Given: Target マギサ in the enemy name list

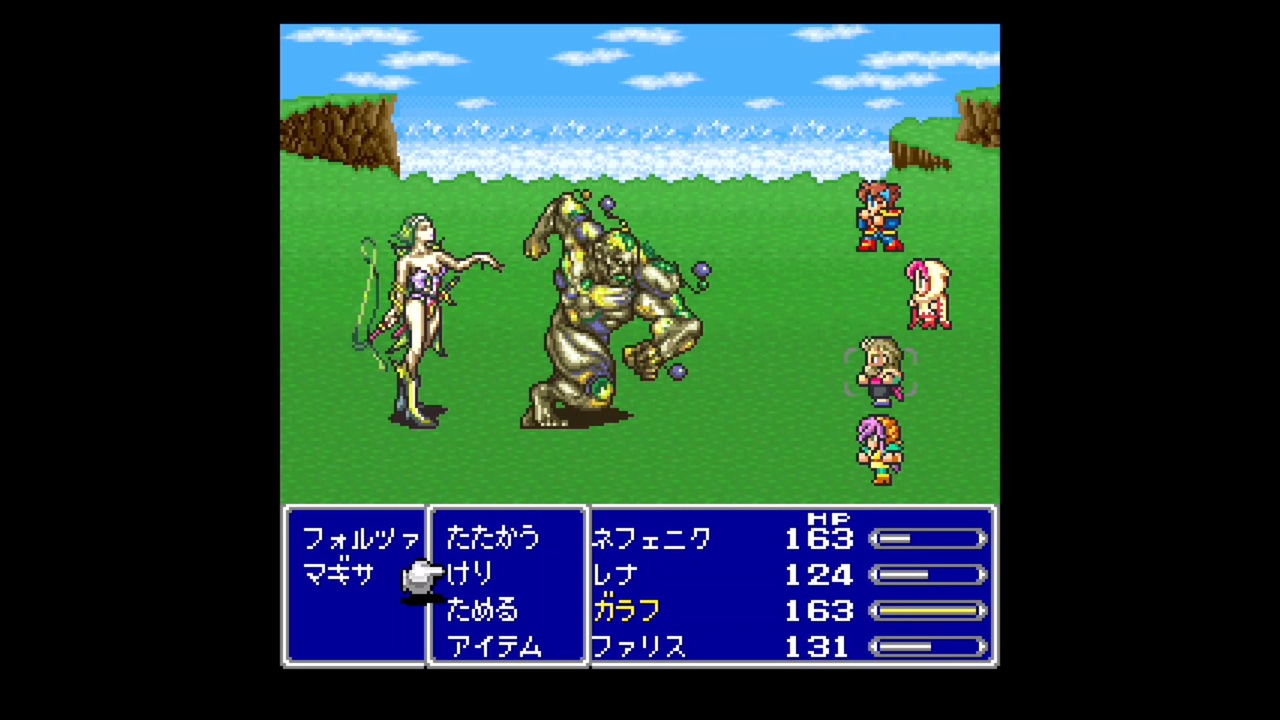Looking at the screenshot, I should 338,574.
